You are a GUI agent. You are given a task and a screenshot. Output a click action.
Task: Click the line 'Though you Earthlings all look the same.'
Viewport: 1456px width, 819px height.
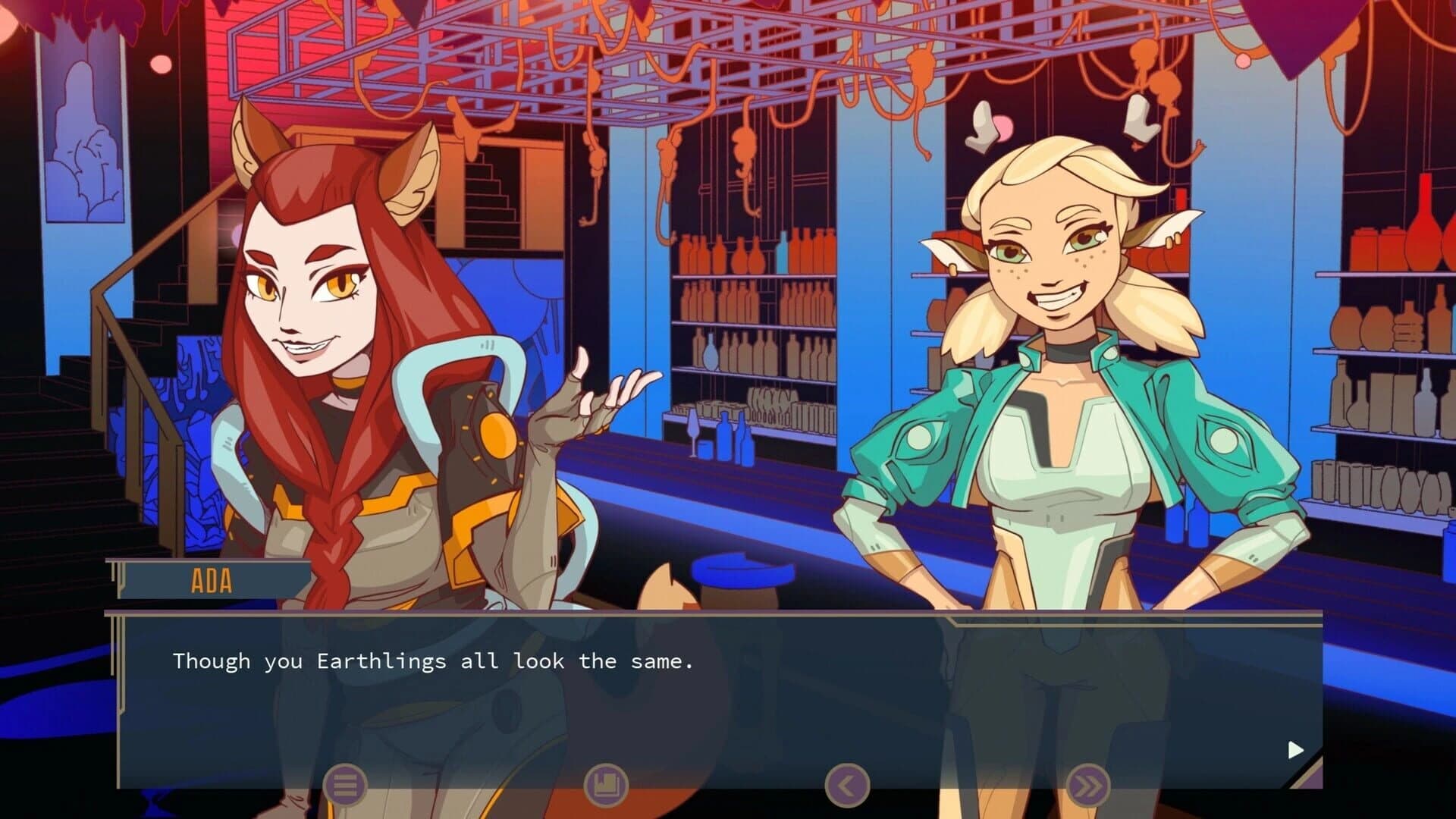(x=435, y=661)
